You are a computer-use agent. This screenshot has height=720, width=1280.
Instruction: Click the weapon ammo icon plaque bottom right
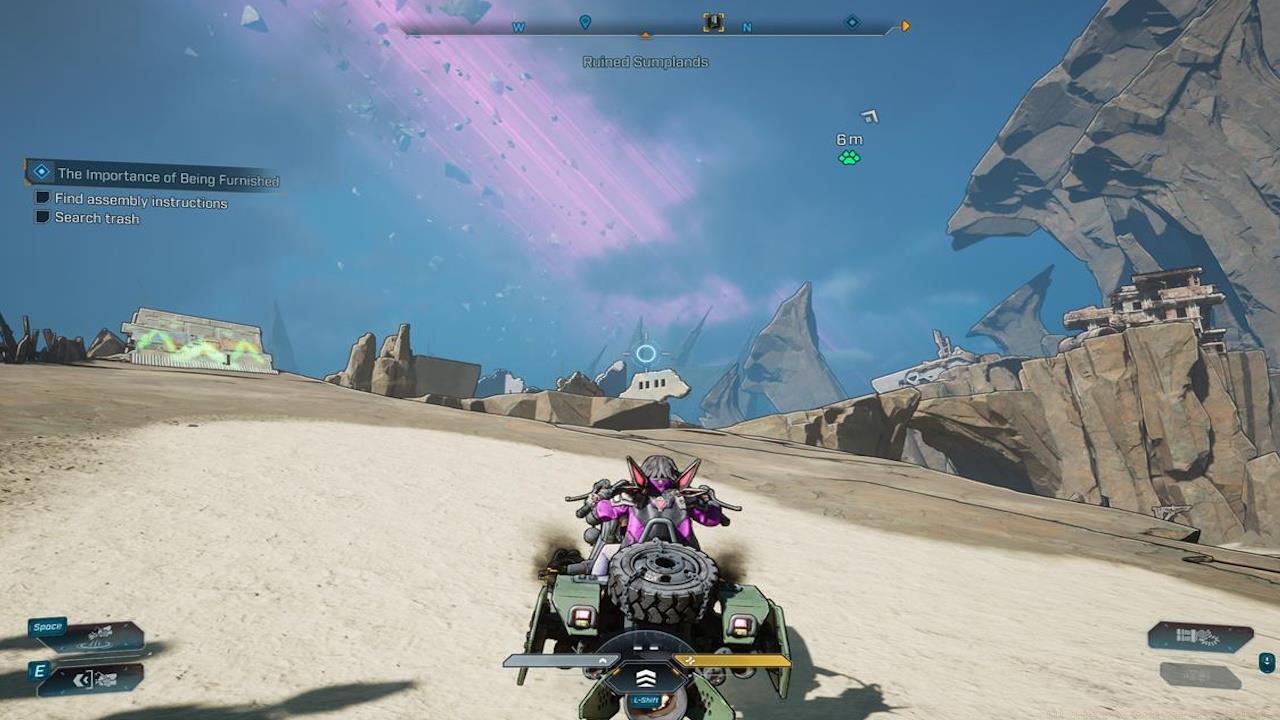[1196, 636]
